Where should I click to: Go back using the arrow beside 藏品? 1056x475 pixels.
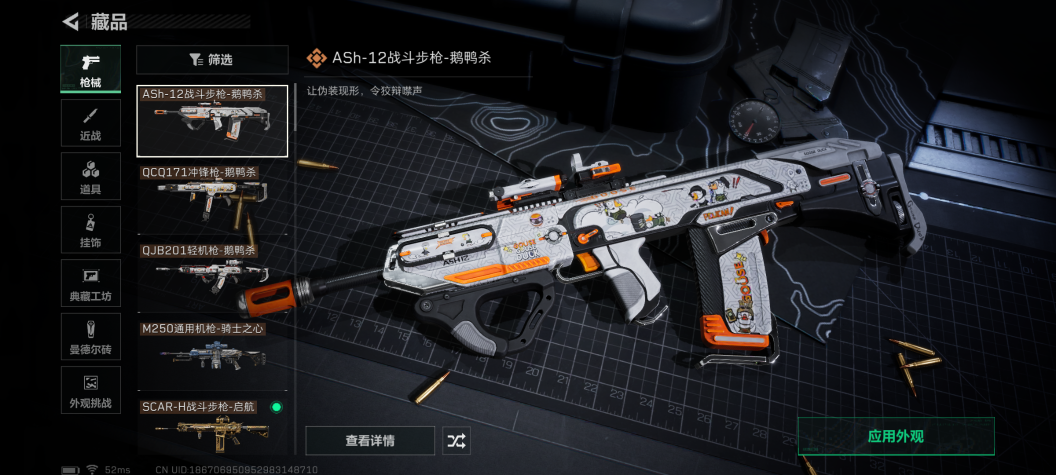tap(71, 21)
